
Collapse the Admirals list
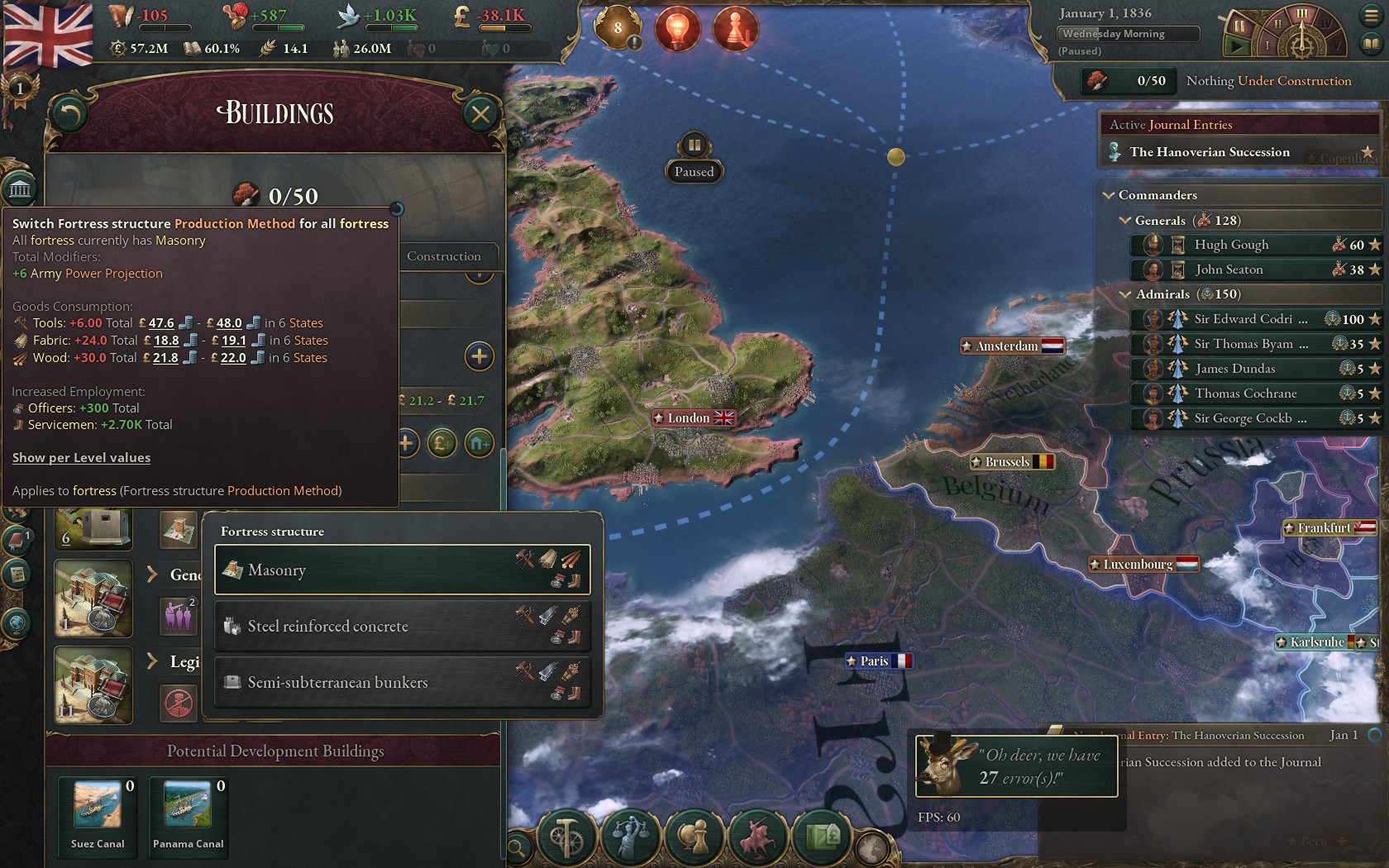[1125, 294]
